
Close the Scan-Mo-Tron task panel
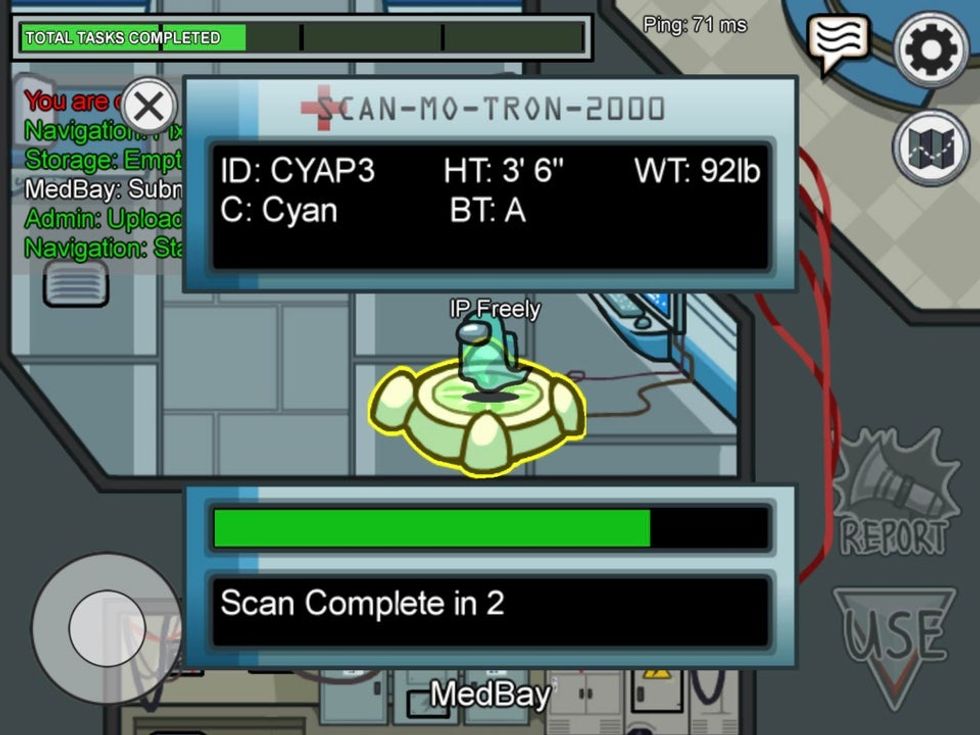tap(150, 105)
